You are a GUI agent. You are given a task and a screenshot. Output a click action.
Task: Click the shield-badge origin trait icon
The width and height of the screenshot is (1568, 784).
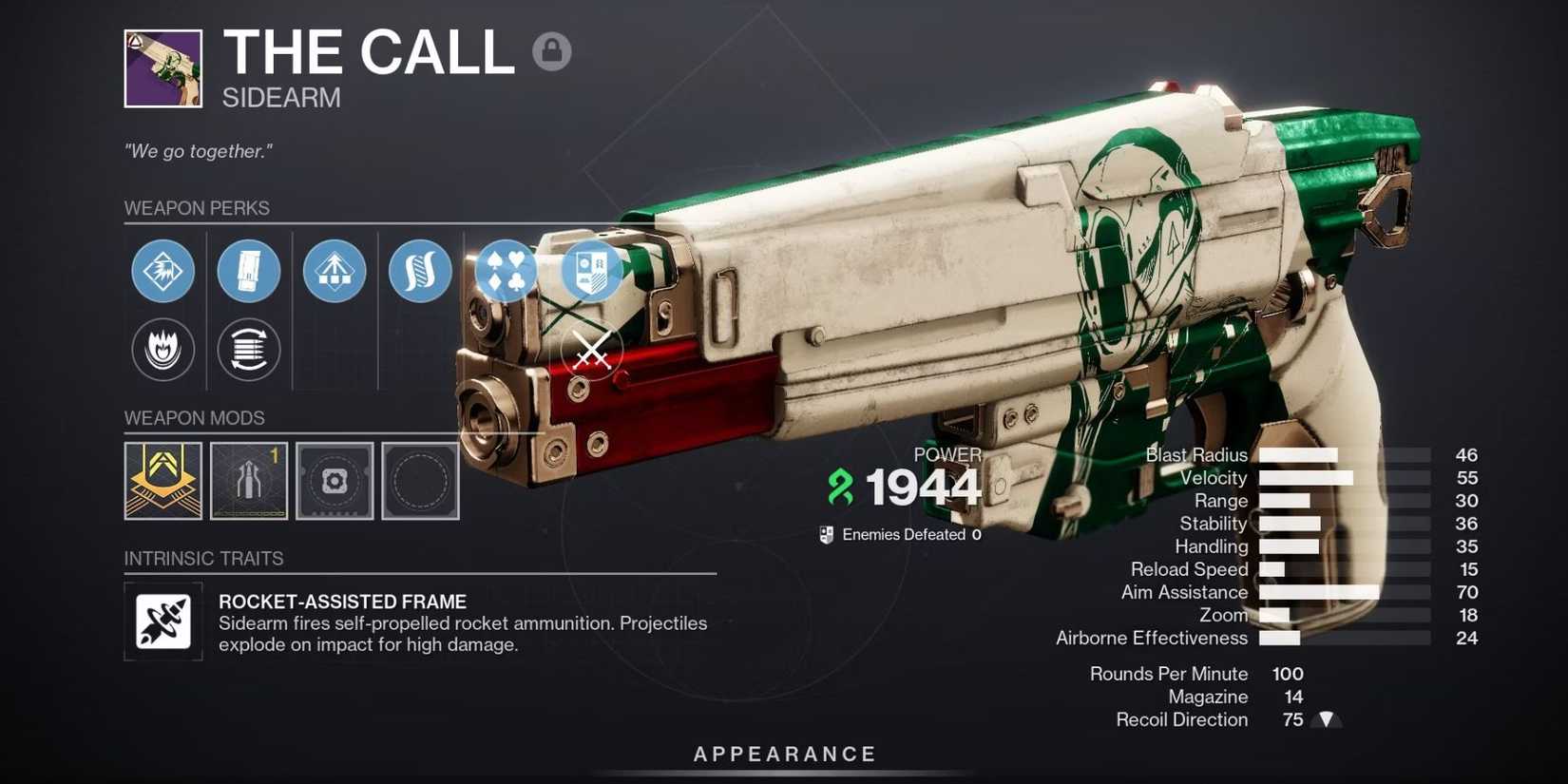click(591, 271)
